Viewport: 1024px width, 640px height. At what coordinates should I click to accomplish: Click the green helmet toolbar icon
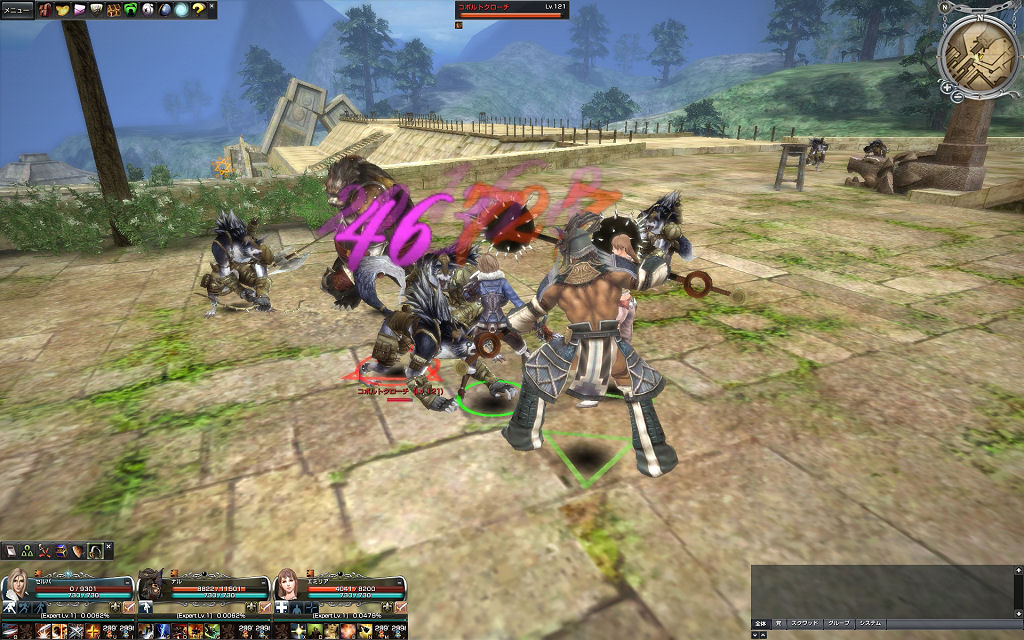coord(130,10)
